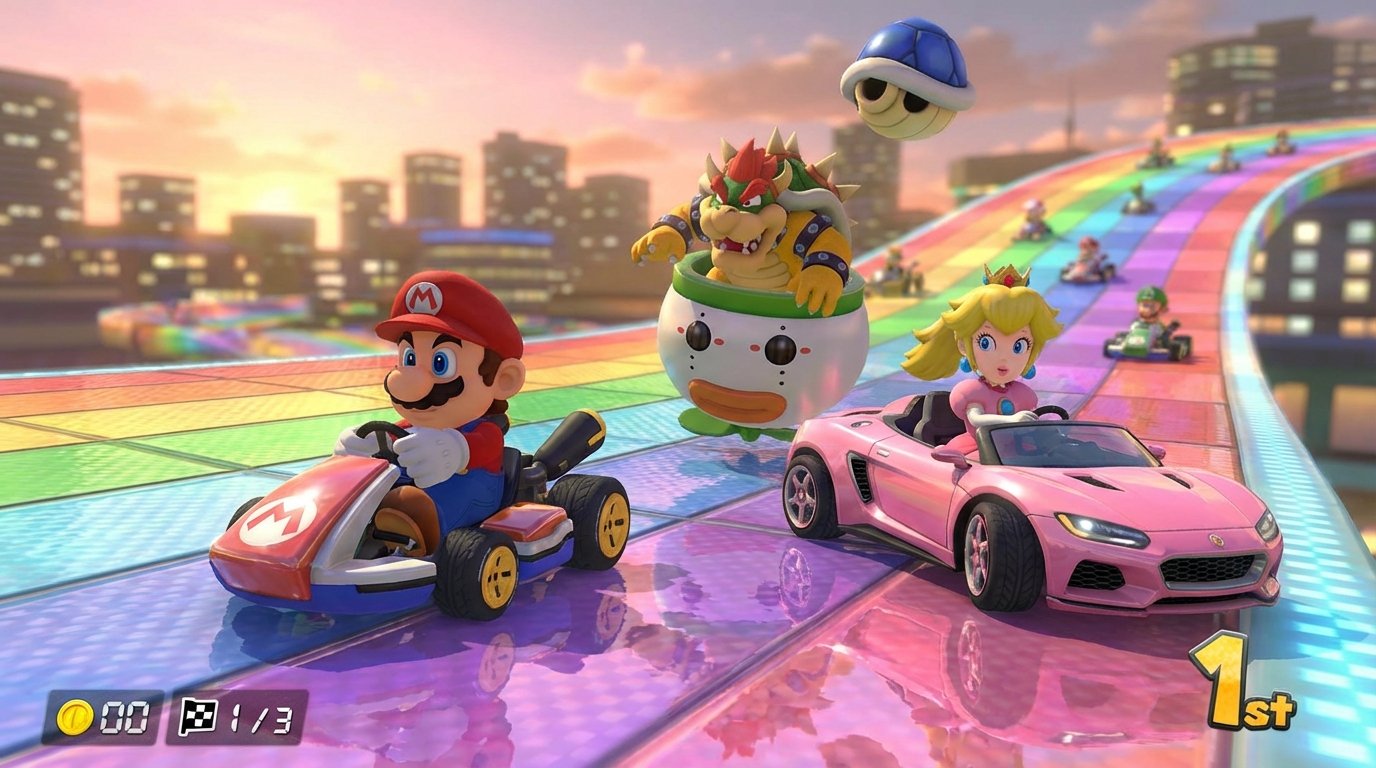Expand the HUD panel with the coin counter
Image resolution: width=1376 pixels, height=768 pixels.
100,712
